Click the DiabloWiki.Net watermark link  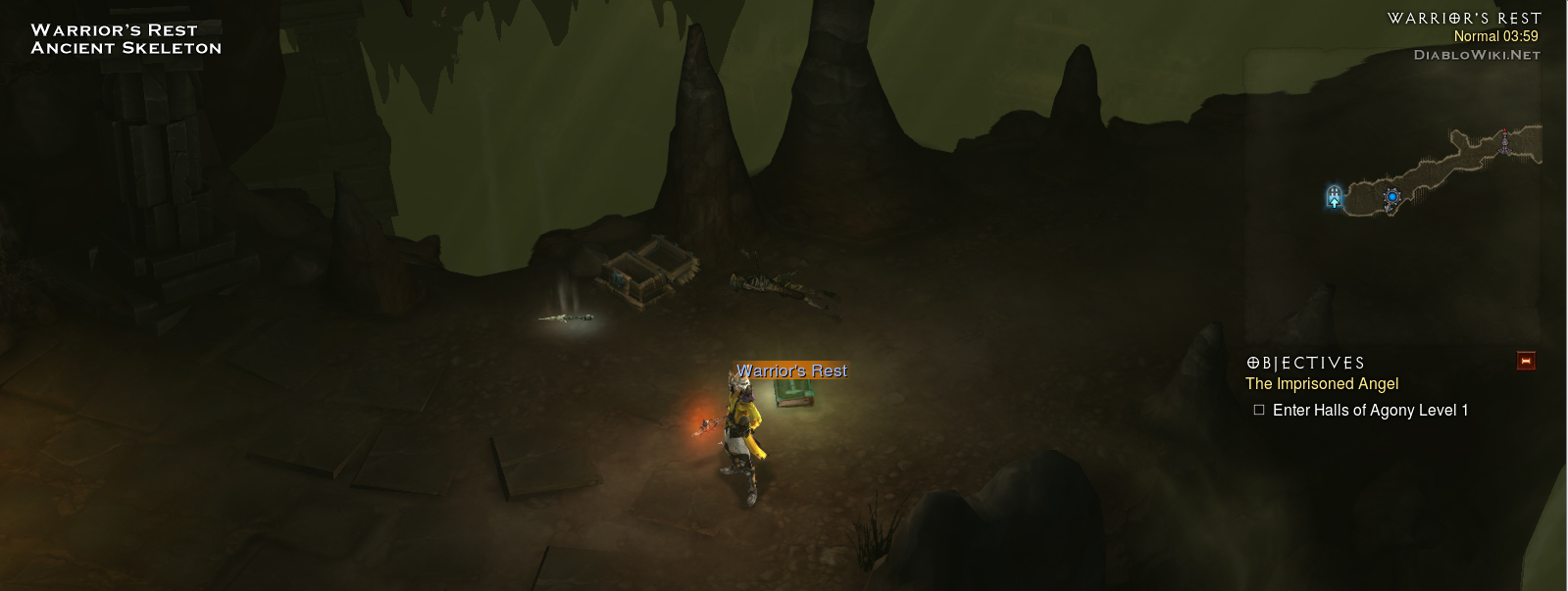(x=1476, y=55)
